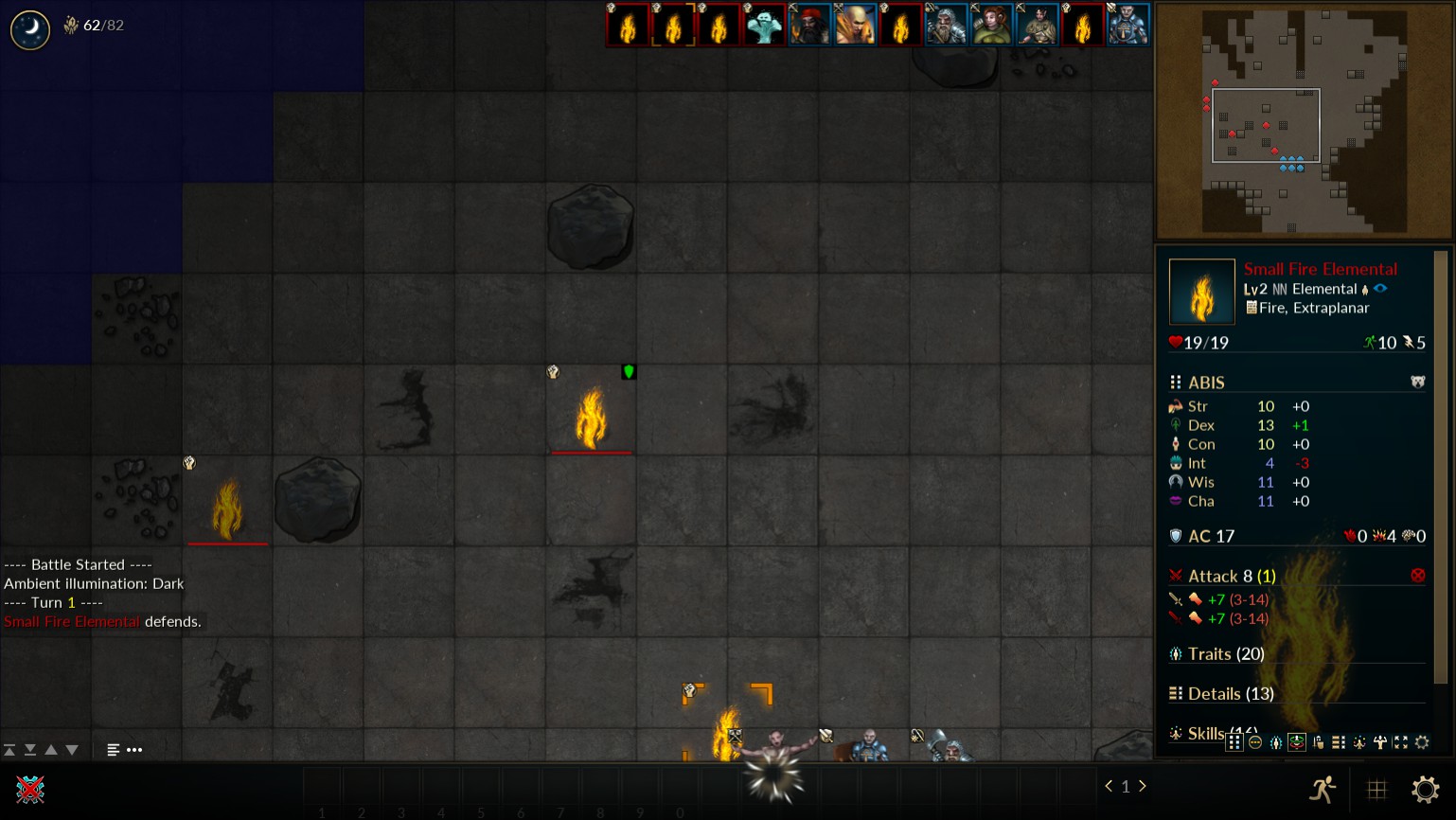Open settings with the large gear icon

point(1425,789)
